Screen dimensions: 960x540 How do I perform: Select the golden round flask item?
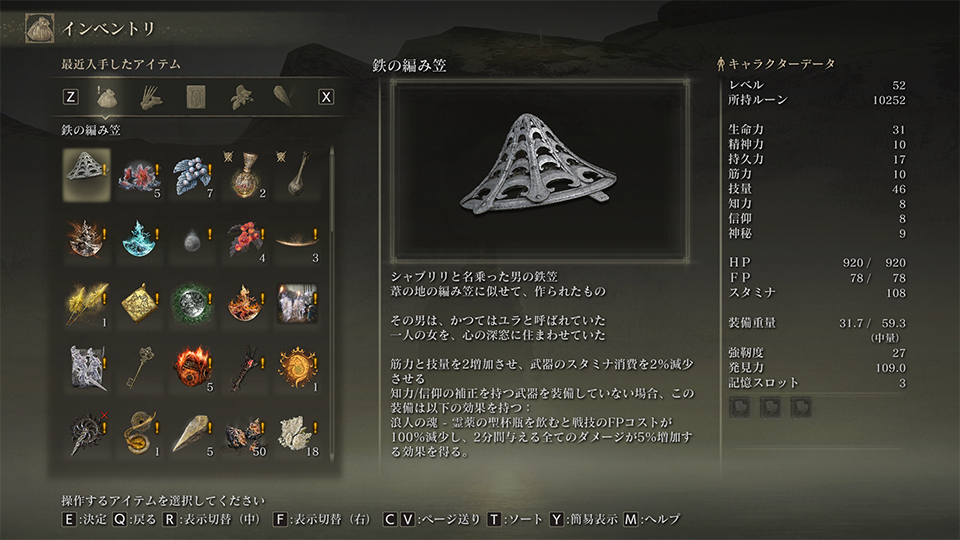[x=246, y=173]
